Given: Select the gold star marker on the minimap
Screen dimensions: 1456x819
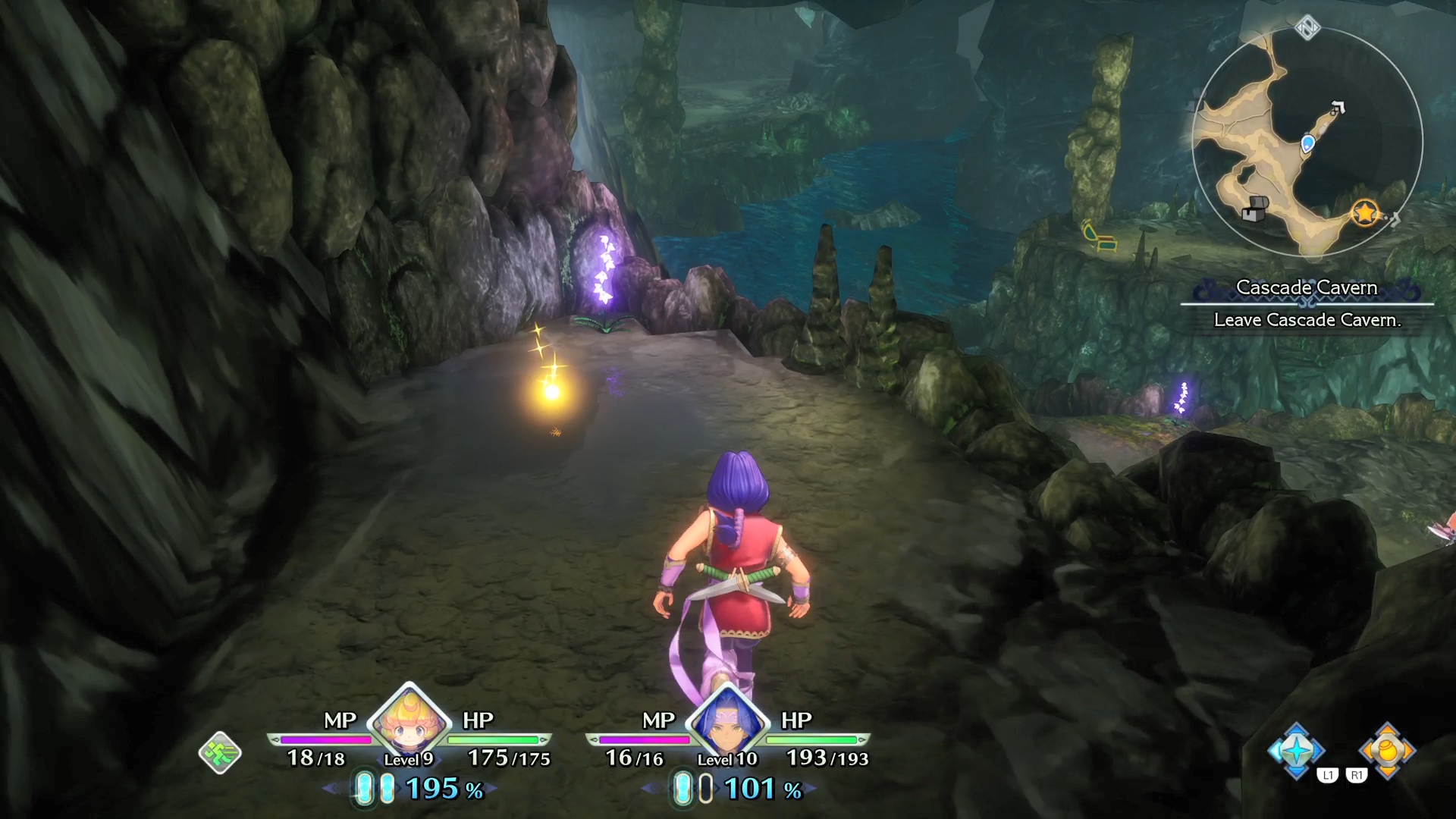Looking at the screenshot, I should [1365, 213].
